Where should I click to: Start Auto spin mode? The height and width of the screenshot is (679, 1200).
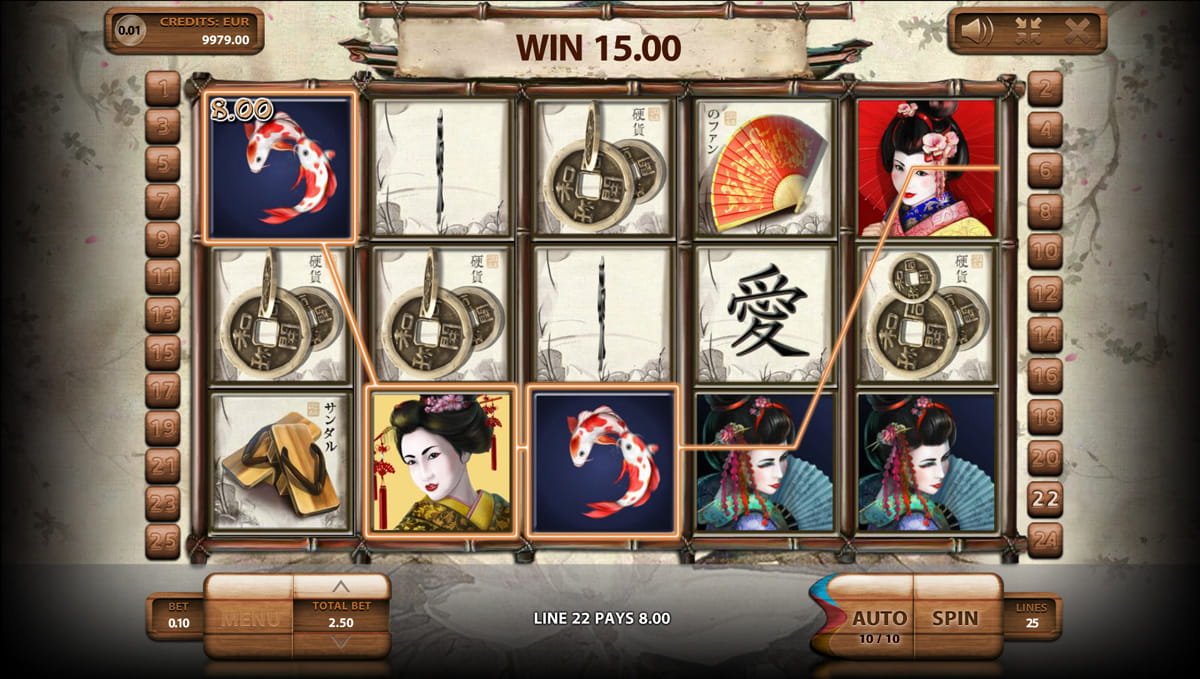(x=879, y=618)
